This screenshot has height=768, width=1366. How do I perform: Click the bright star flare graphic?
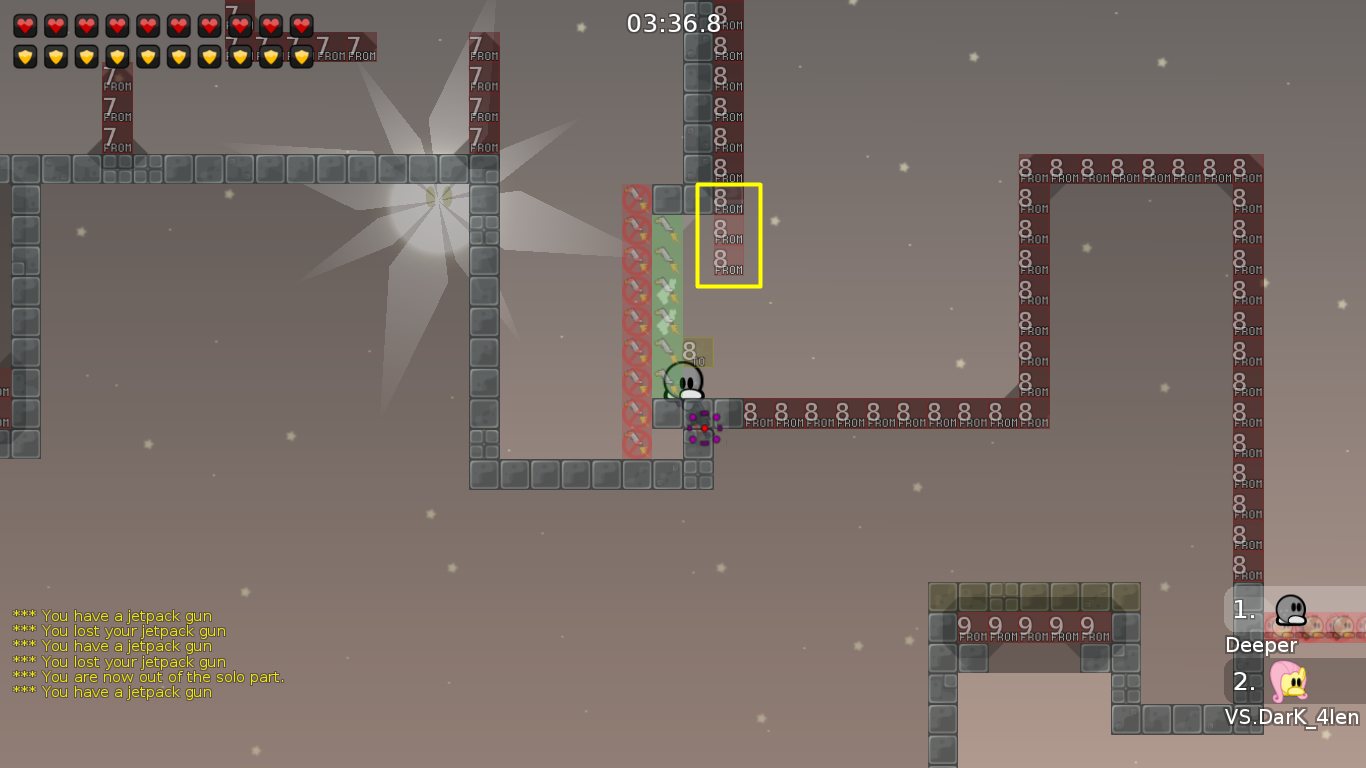tap(440, 200)
